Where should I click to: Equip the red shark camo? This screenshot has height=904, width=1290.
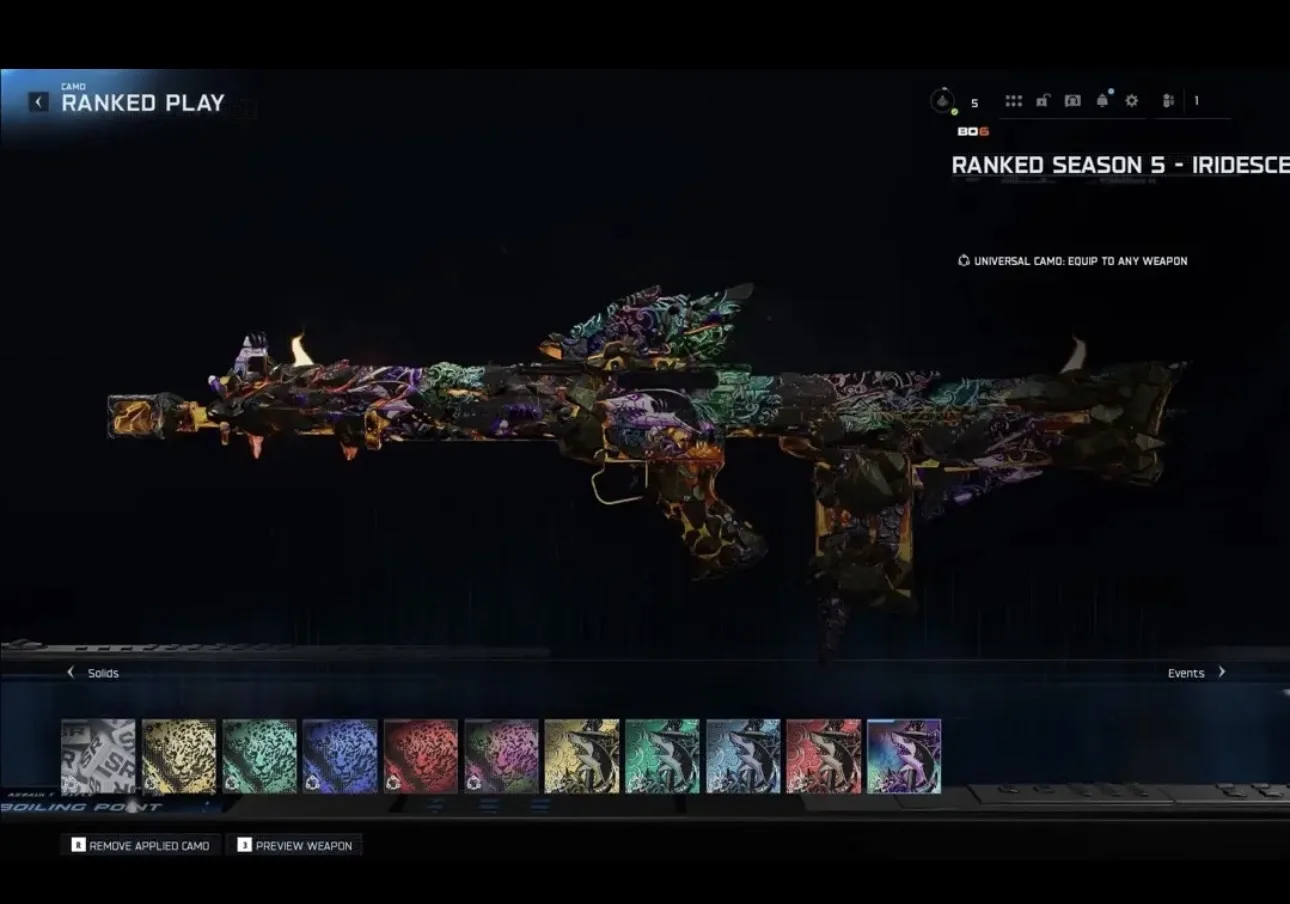[824, 756]
